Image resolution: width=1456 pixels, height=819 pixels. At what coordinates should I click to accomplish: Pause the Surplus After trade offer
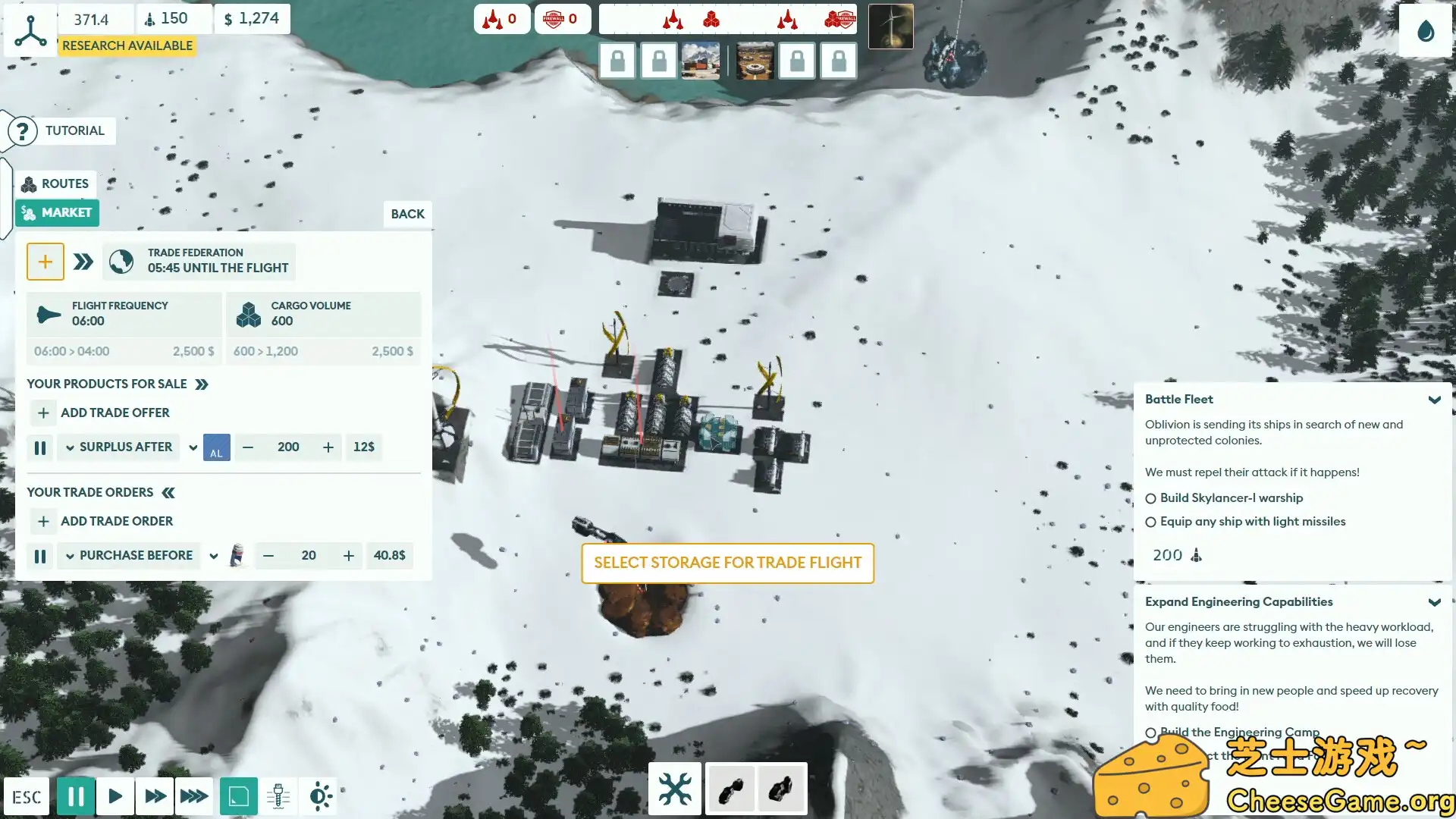(40, 447)
